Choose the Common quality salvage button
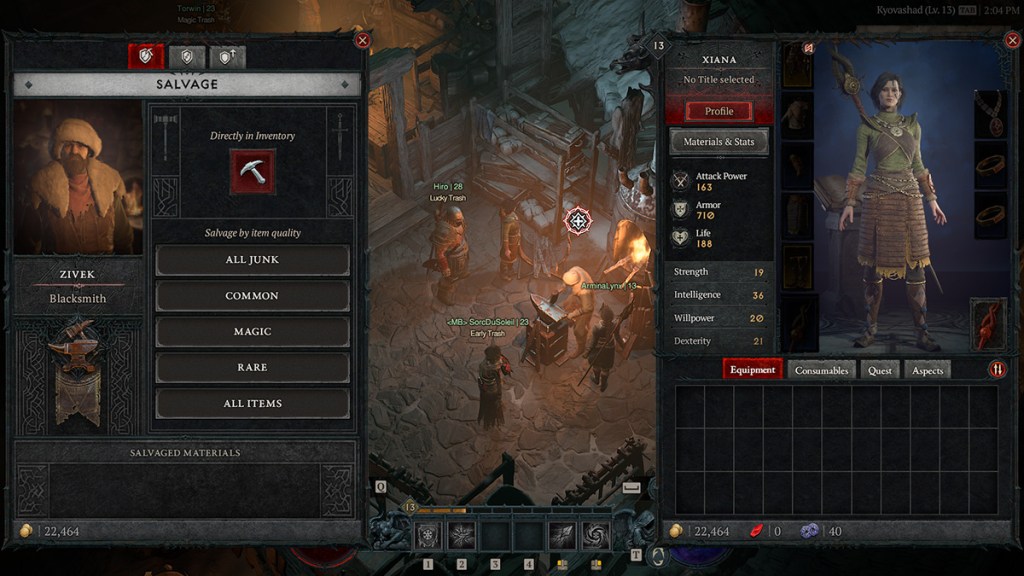 (252, 296)
